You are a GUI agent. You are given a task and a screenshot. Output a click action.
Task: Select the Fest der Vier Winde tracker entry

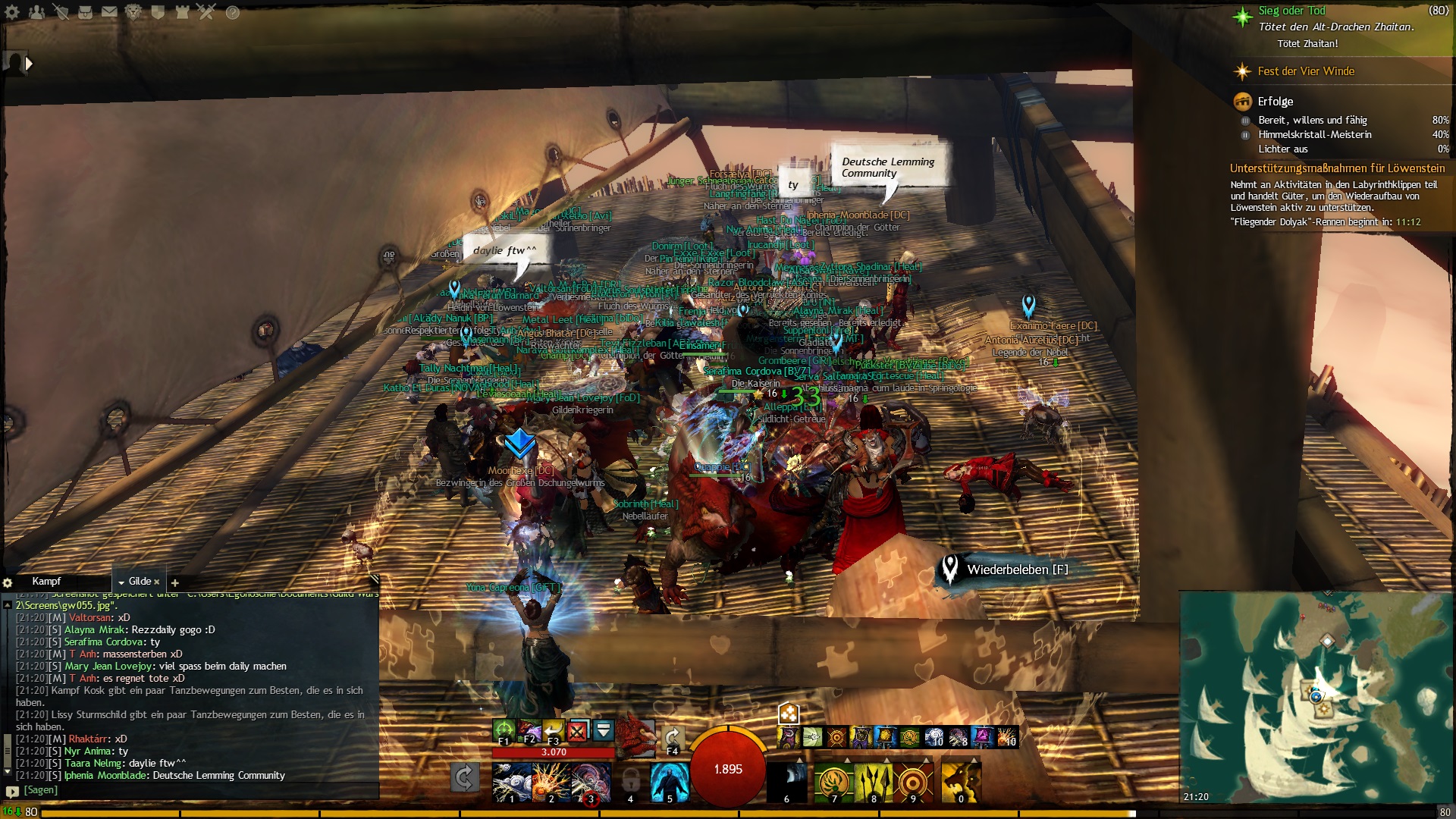1306,71
